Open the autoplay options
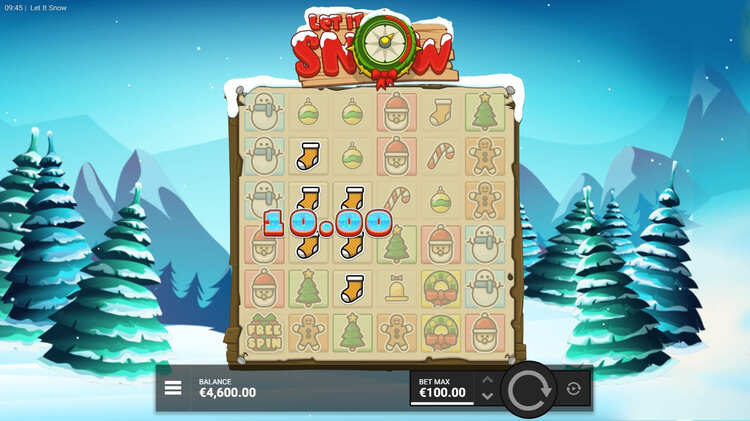This screenshot has width=750, height=421. [x=573, y=389]
